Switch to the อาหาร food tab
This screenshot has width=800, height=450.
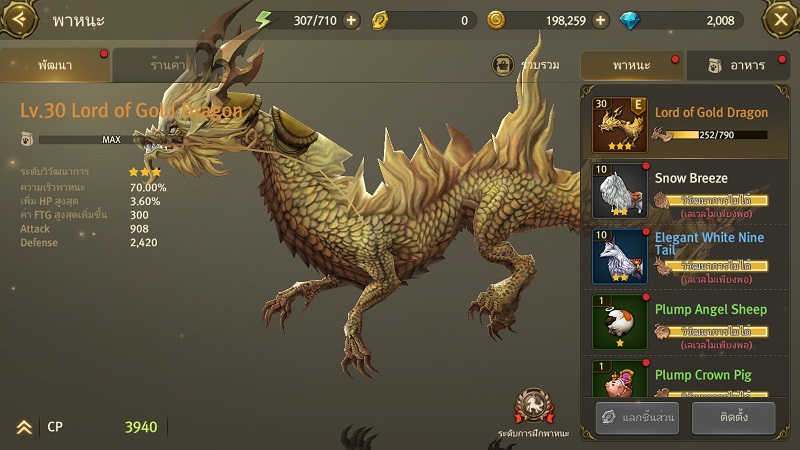737,65
